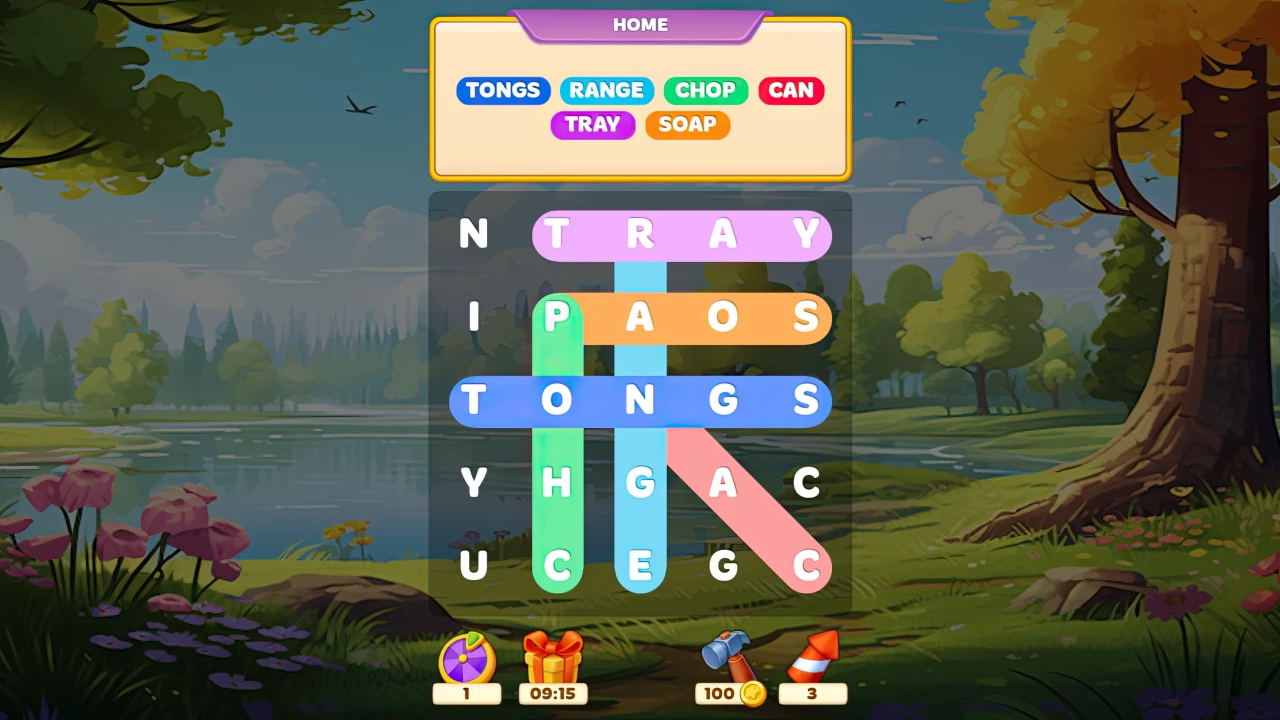Open the gift box reward

pyautogui.click(x=552, y=658)
